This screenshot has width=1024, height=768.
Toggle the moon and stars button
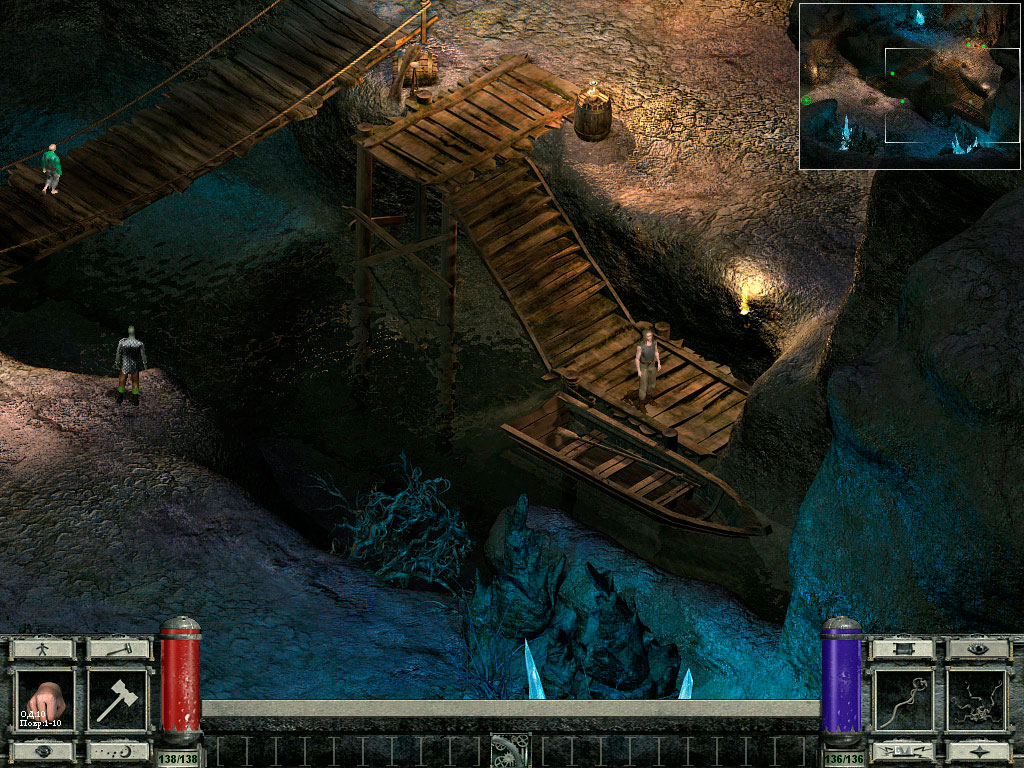pyautogui.click(x=118, y=751)
